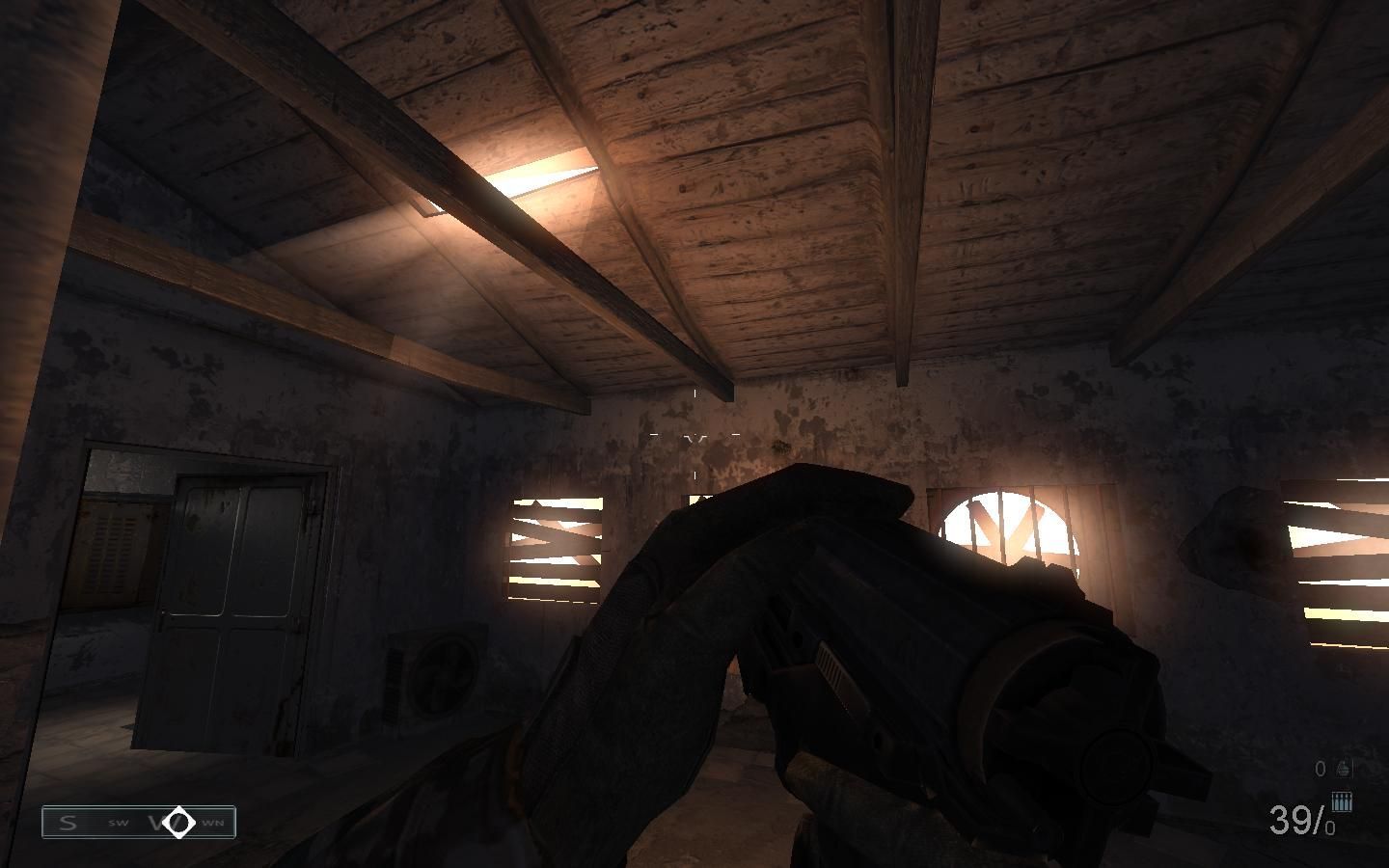This screenshot has width=1389, height=868.
Task: Expand the compass bar at bottom left
Action: click(x=140, y=822)
